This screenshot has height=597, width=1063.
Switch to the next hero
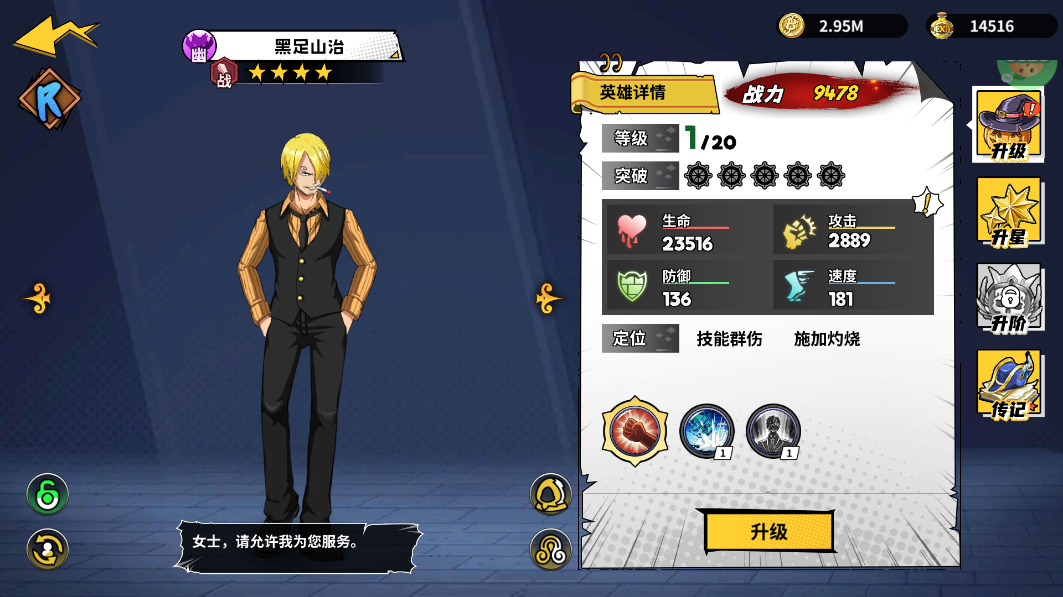click(x=549, y=298)
